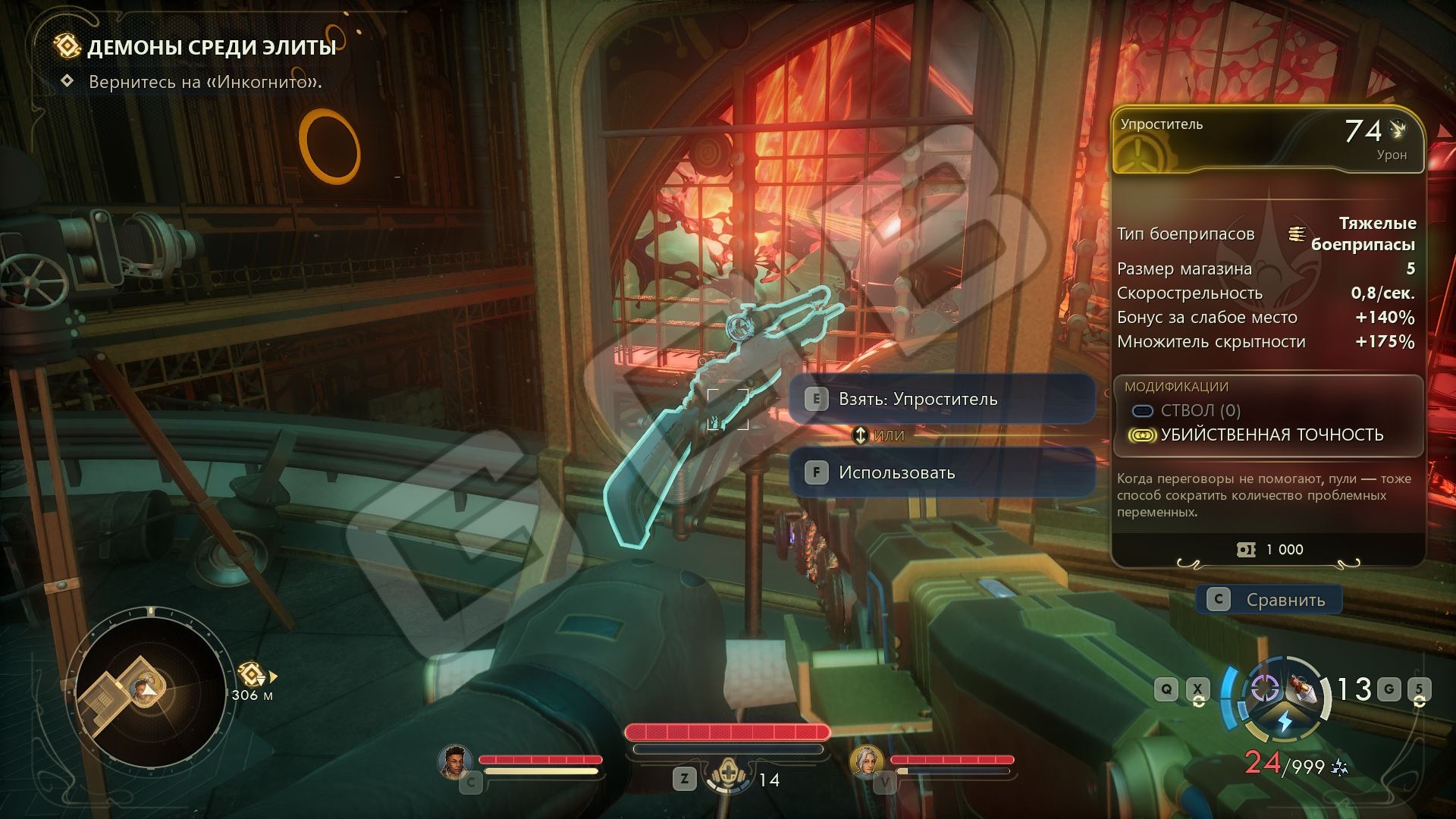Activate the lightning bolt ability icon
Screen dimensions: 1456x819
[1285, 720]
